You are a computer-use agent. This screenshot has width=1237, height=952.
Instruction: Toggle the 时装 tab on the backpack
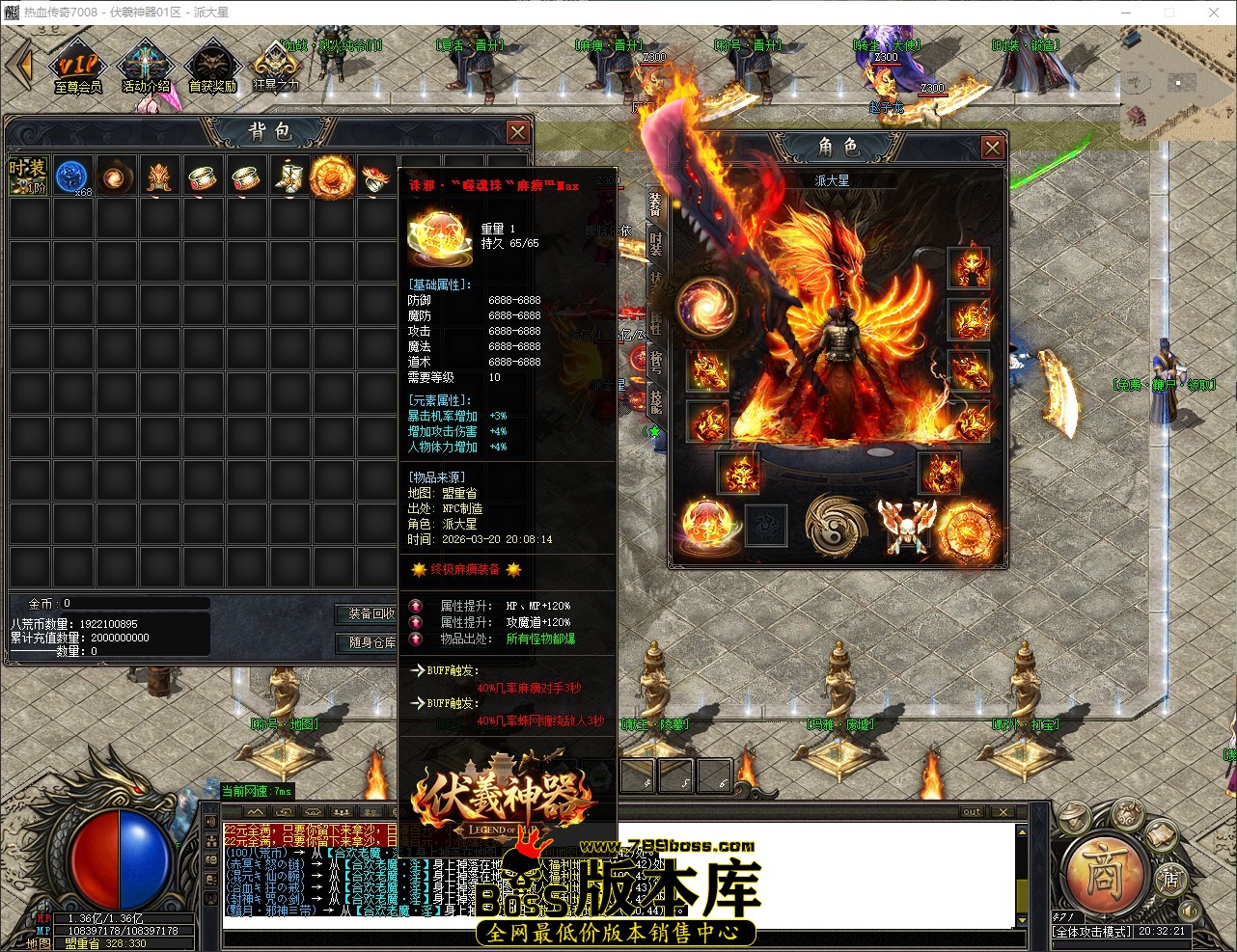click(27, 176)
